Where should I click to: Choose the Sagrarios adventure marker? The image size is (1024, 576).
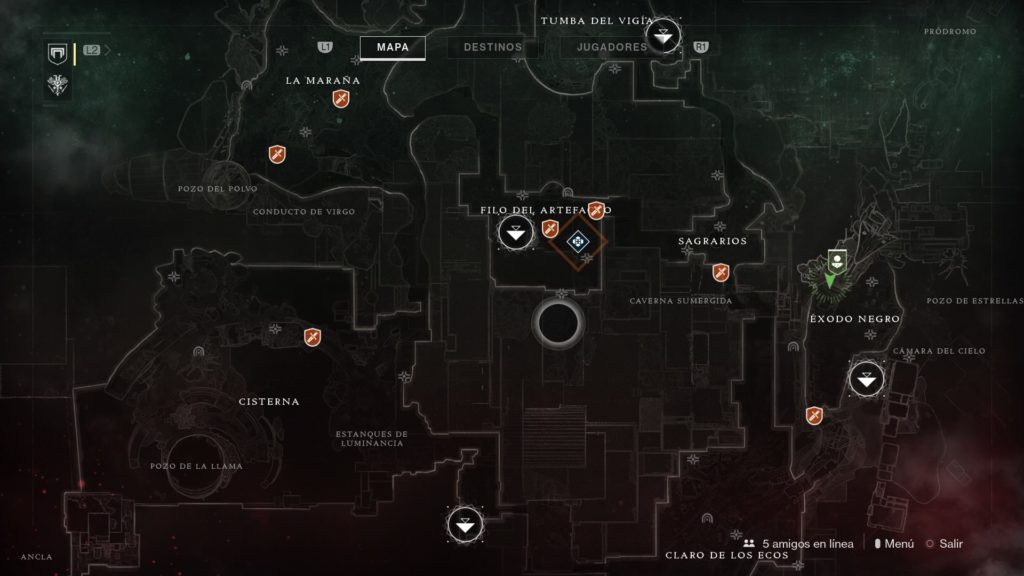click(720, 272)
